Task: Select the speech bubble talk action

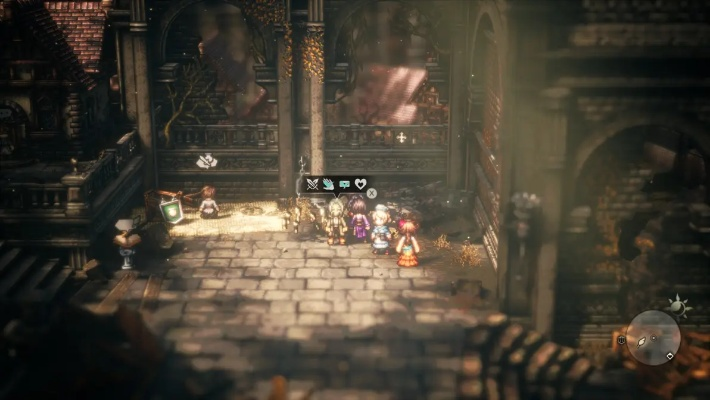Action: pyautogui.click(x=344, y=185)
